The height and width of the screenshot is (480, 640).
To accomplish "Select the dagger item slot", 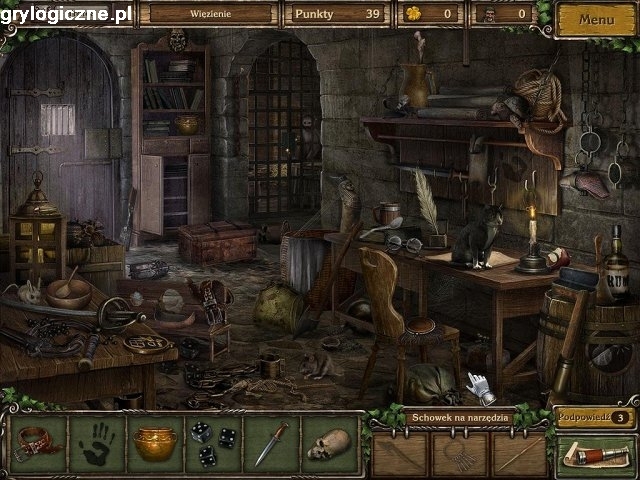I will click(x=271, y=443).
